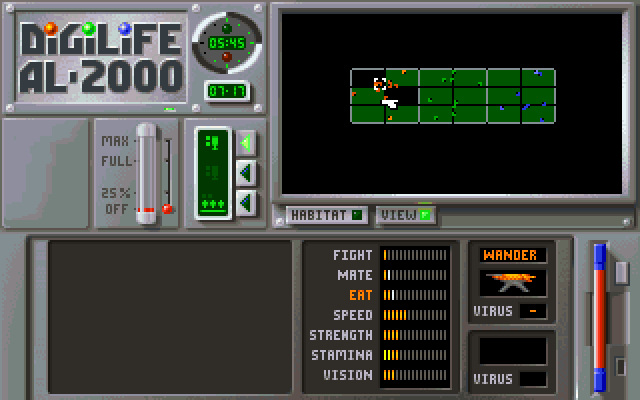This screenshot has width=640, height=400.
Task: Toggle the HABITAT button
Action: (326, 214)
